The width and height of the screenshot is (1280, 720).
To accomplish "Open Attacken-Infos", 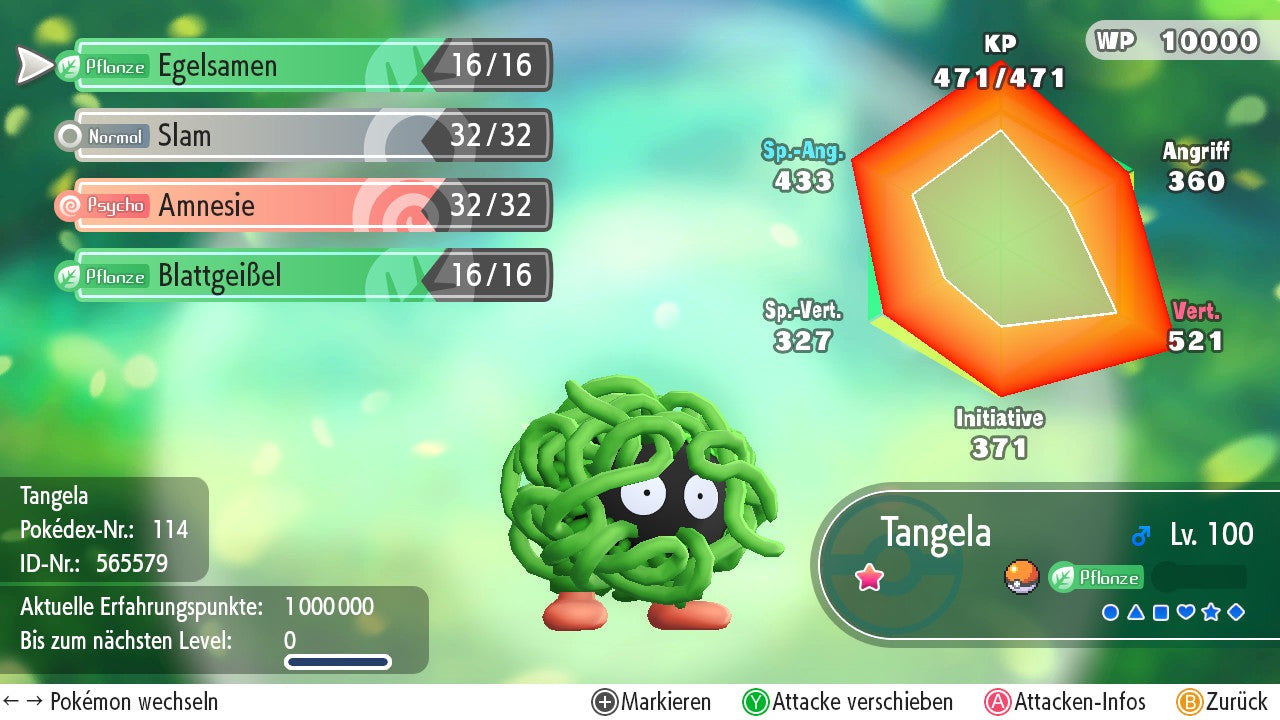I will click(x=1065, y=702).
